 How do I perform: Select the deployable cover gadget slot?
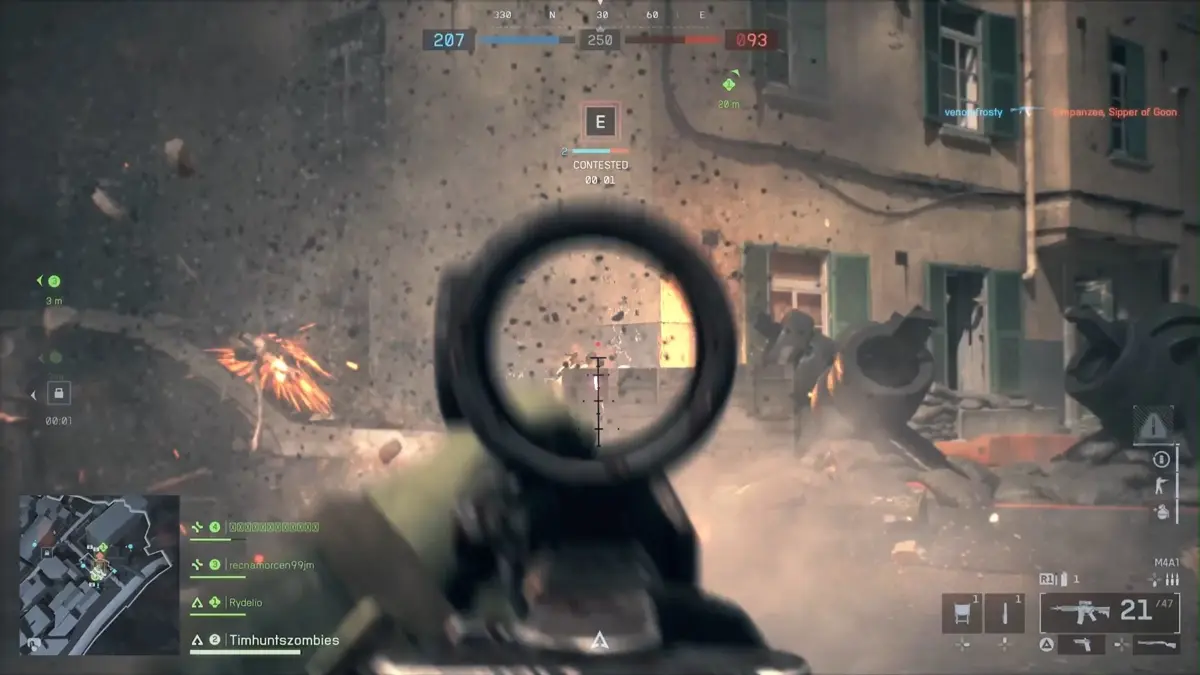click(x=961, y=613)
